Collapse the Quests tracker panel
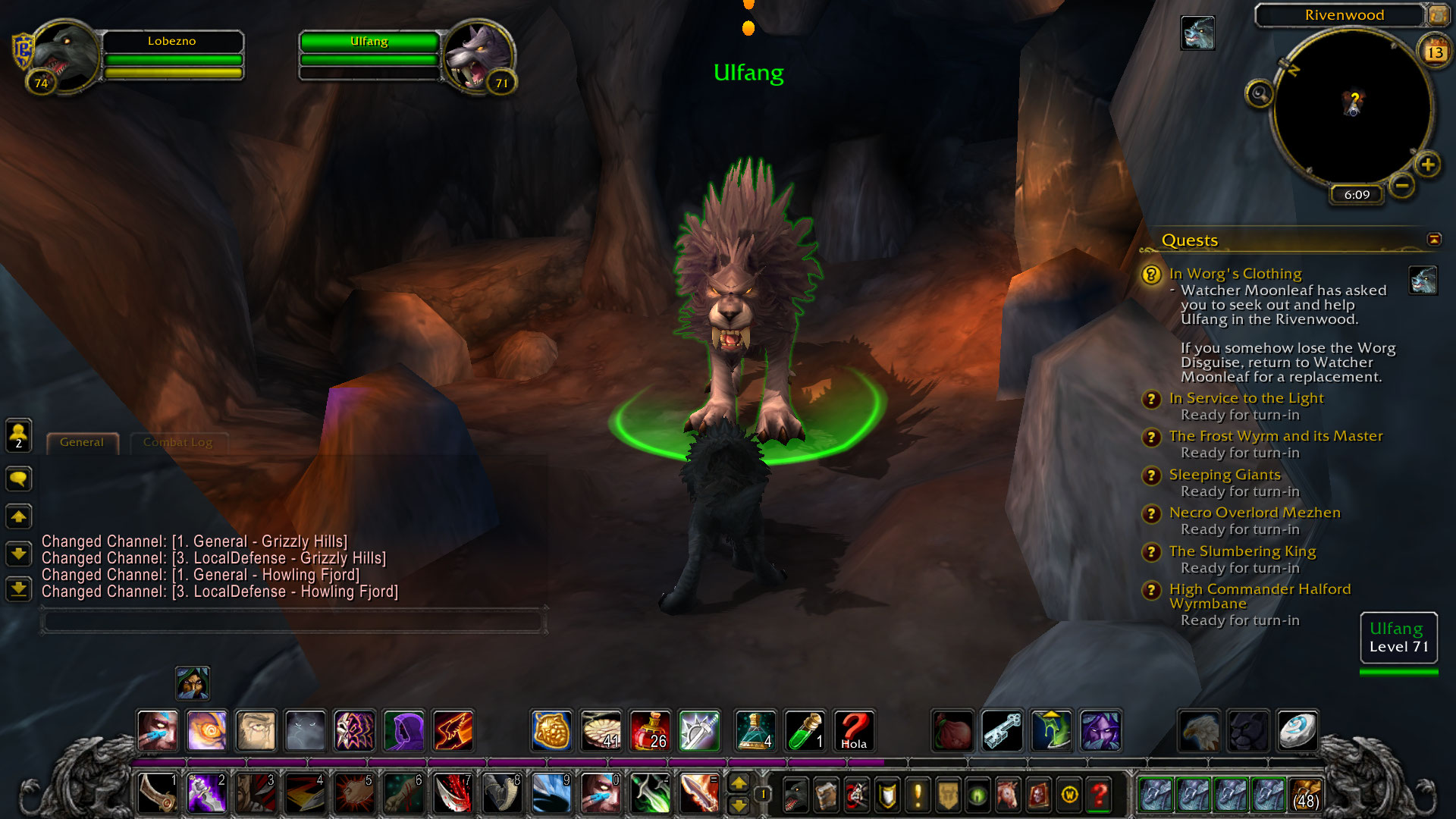The width and height of the screenshot is (1456, 819). coord(1434,240)
